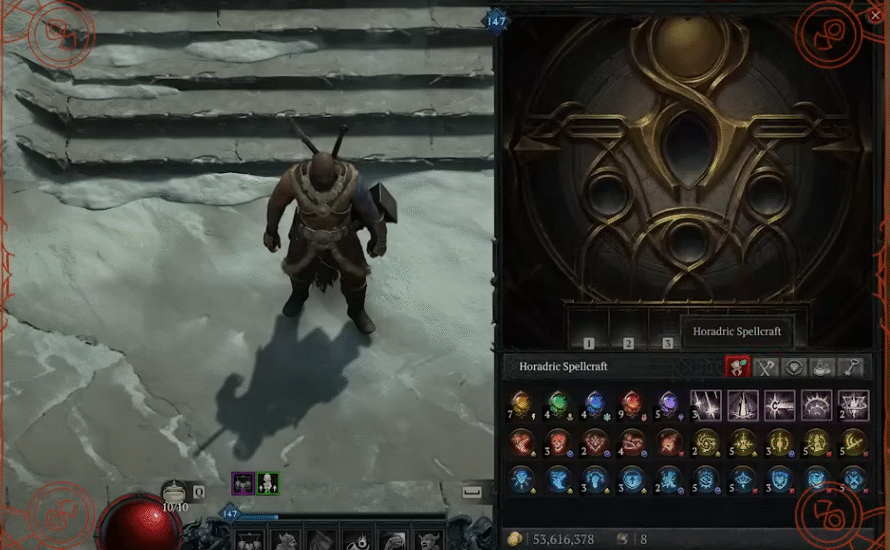This screenshot has height=550, width=890.
Task: Pick the white falling stars catalyst tile
Action: [x=705, y=405]
